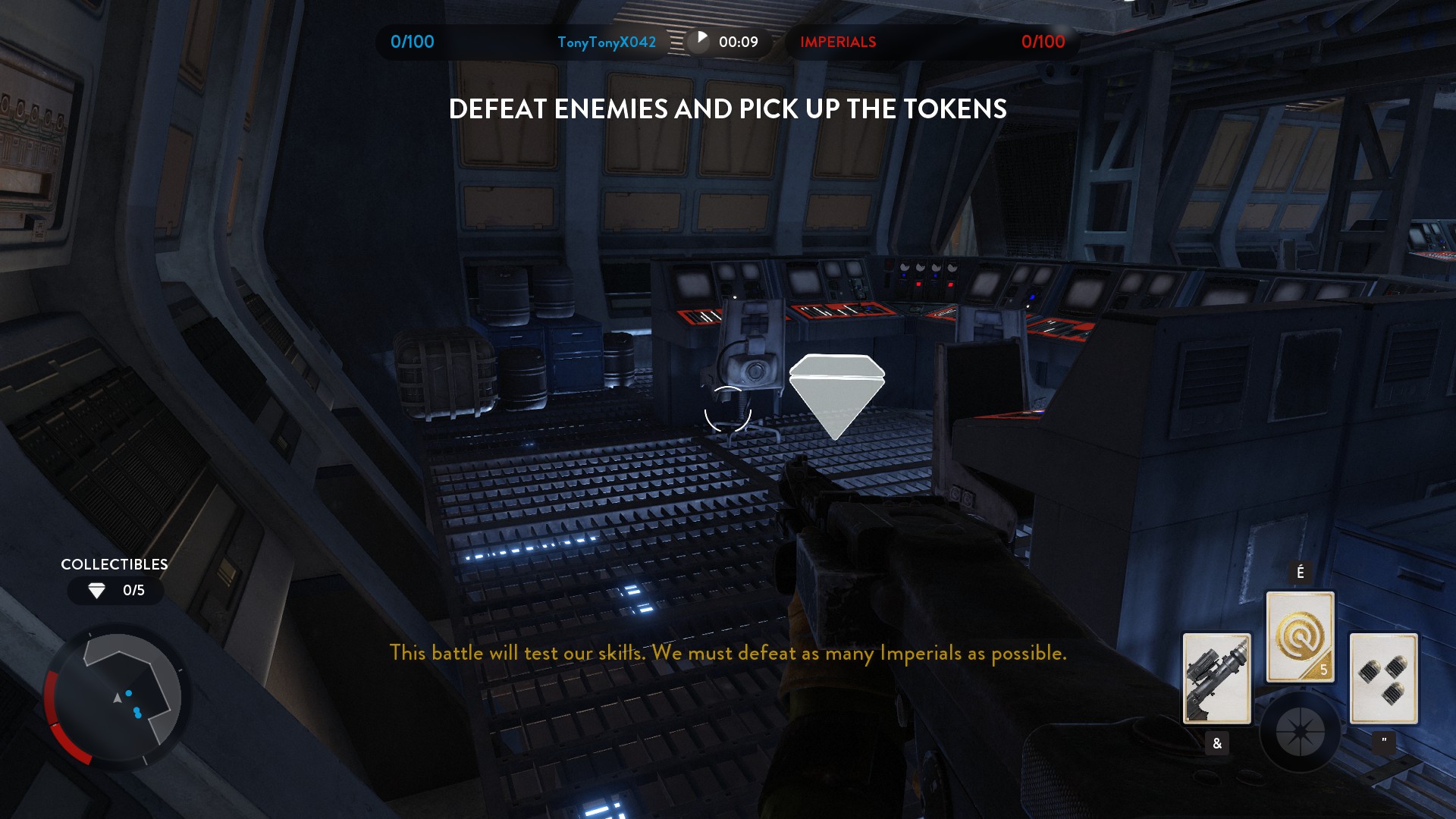The image size is (1456, 819).
Task: Choose the grenade cluster star card
Action: (x=1383, y=678)
